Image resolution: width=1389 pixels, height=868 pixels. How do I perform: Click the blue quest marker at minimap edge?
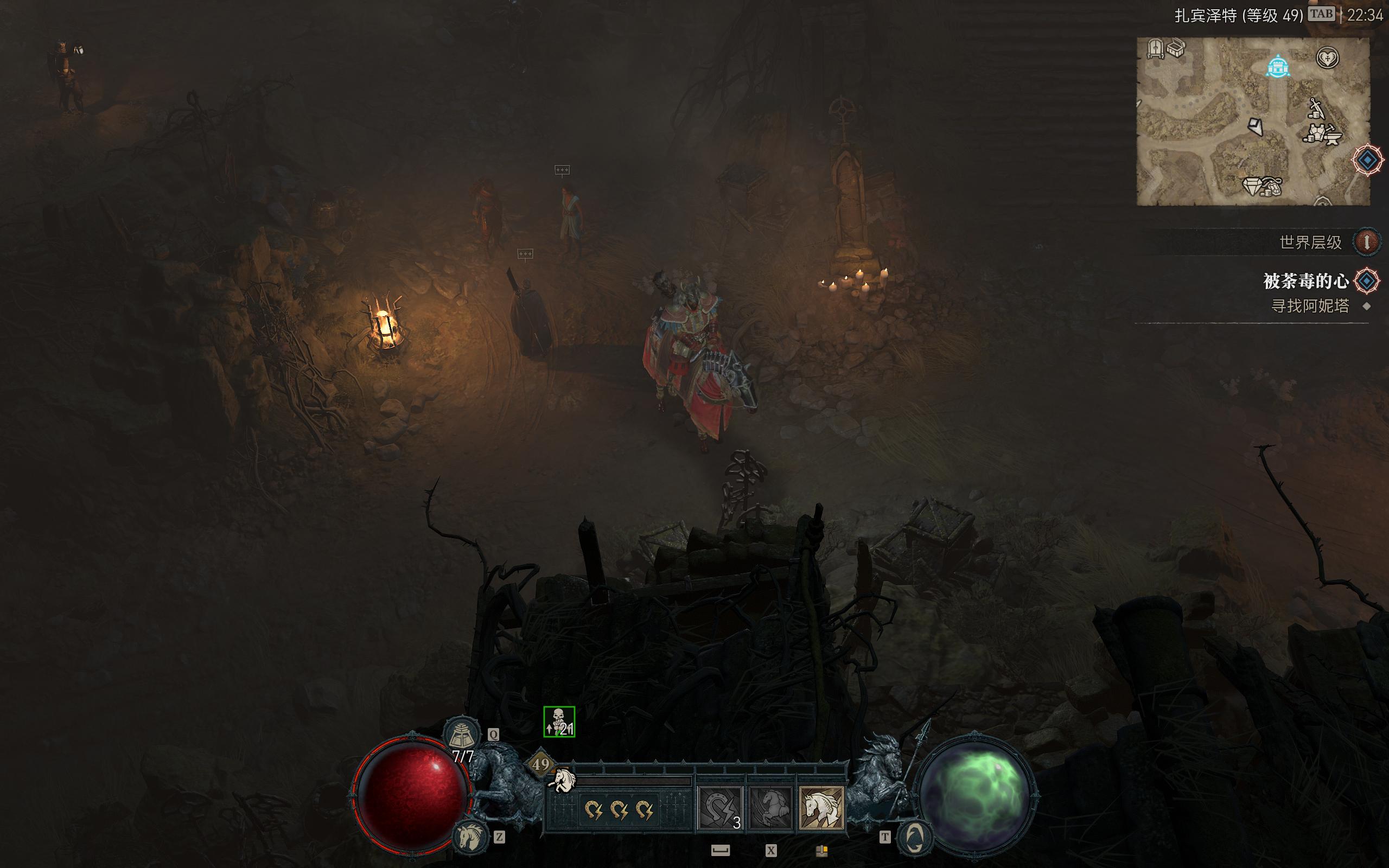(x=1367, y=159)
